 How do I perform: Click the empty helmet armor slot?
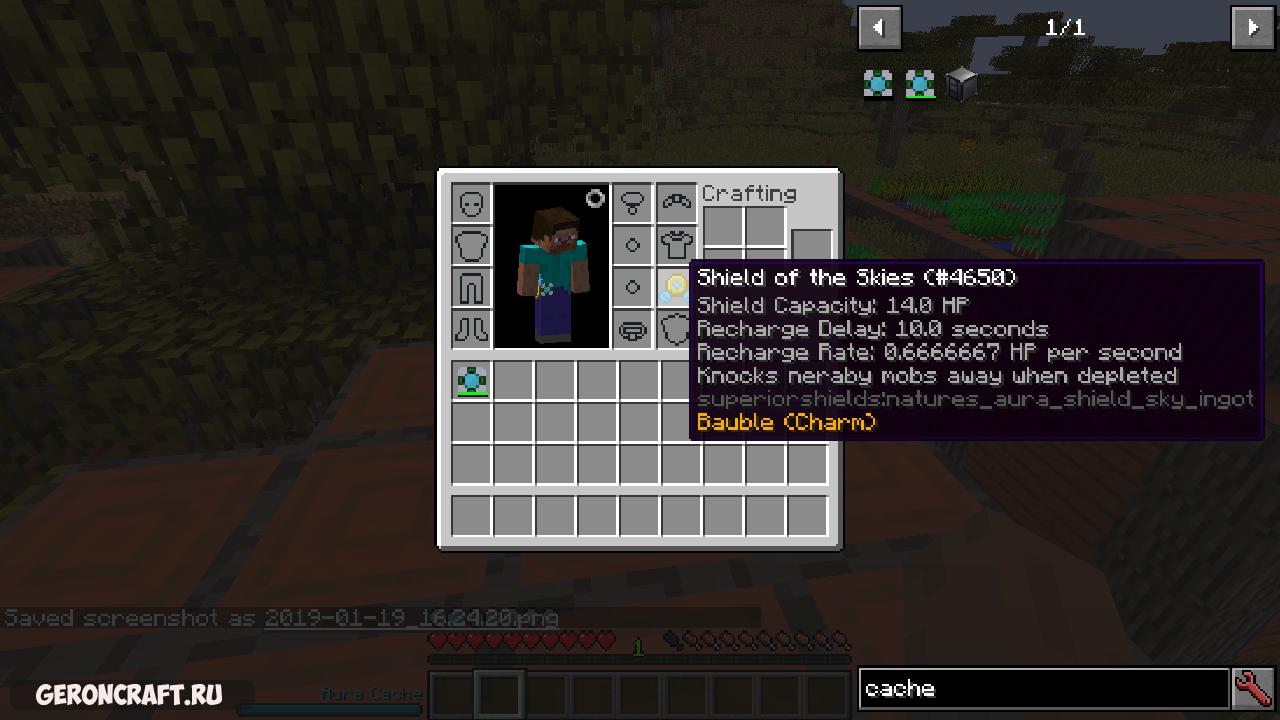[x=471, y=203]
